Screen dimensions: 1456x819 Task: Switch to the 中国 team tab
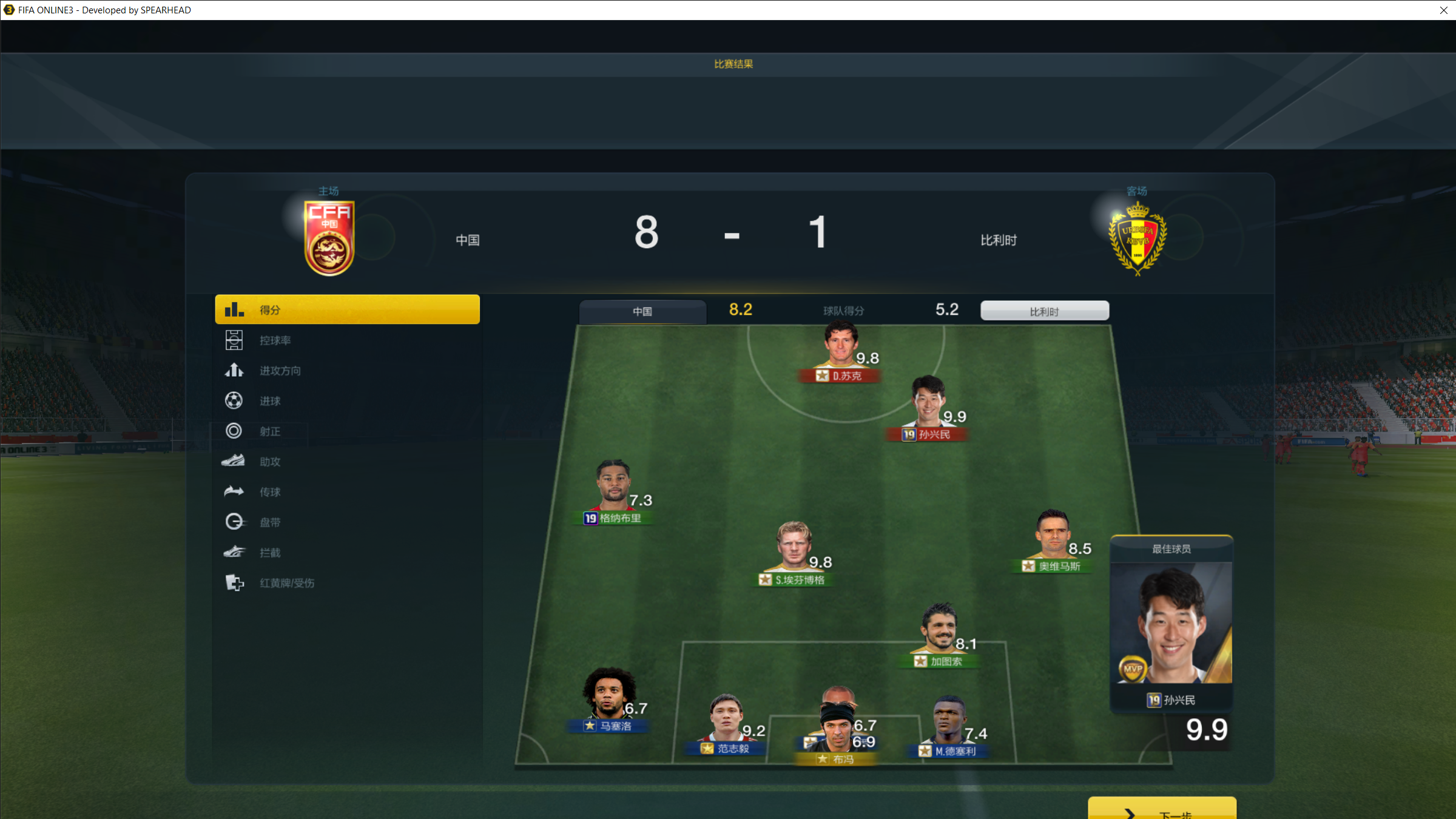642,311
